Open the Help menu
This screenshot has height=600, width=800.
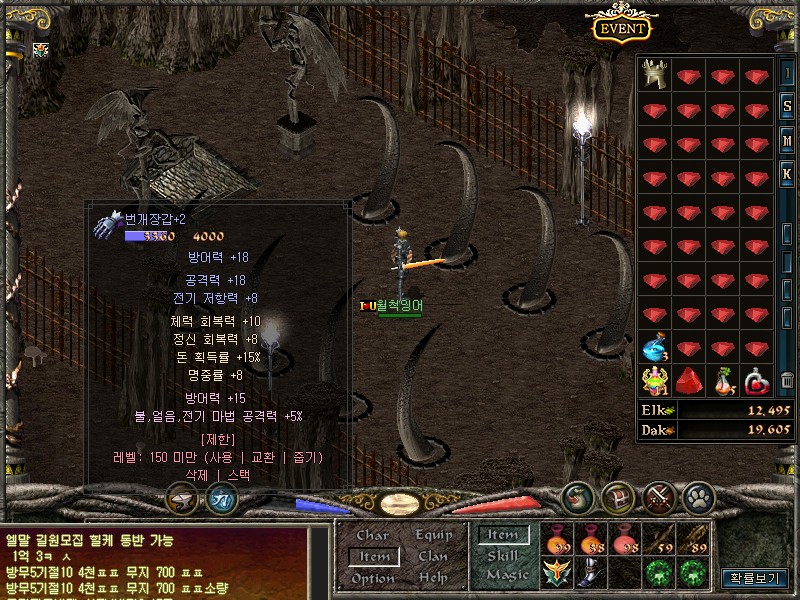pos(433,578)
